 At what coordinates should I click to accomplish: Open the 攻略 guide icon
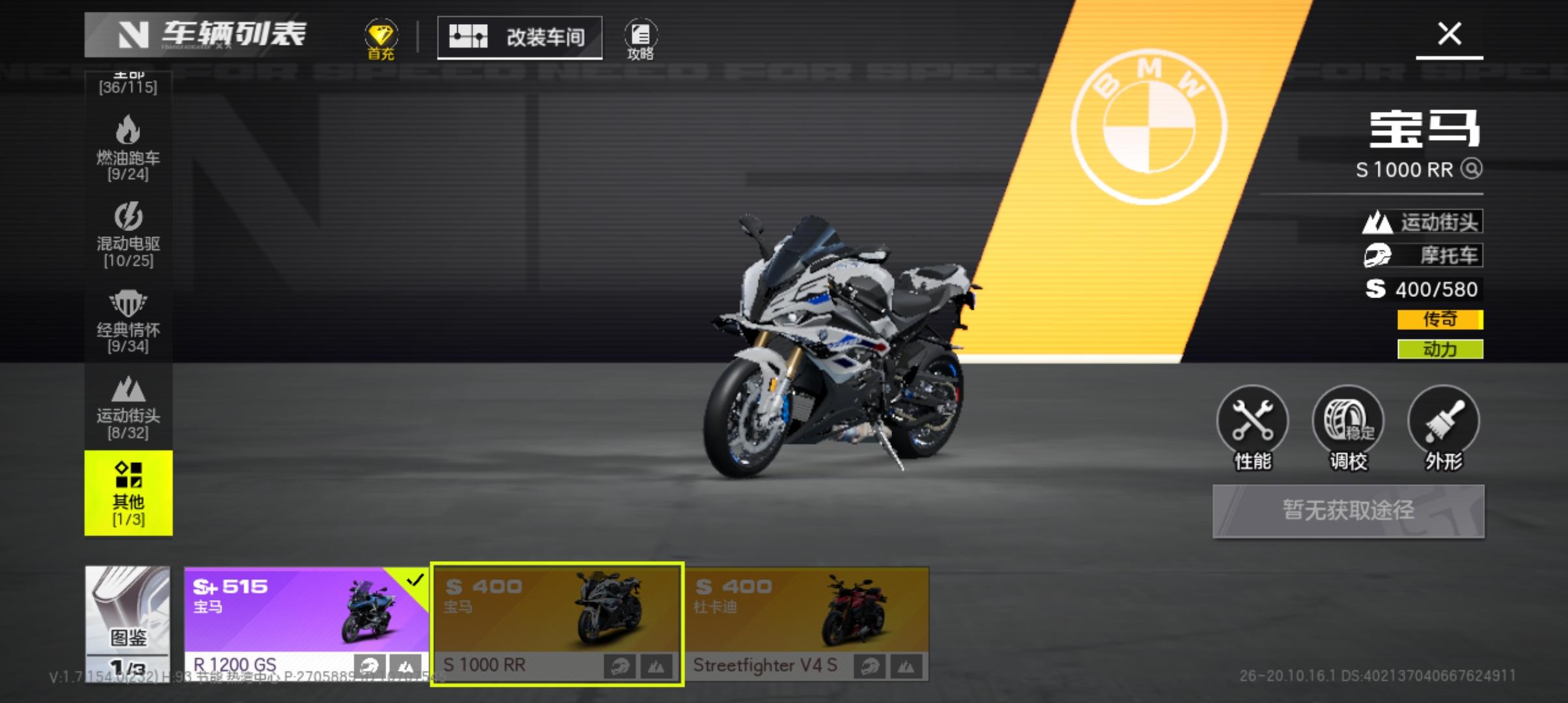pyautogui.click(x=641, y=37)
